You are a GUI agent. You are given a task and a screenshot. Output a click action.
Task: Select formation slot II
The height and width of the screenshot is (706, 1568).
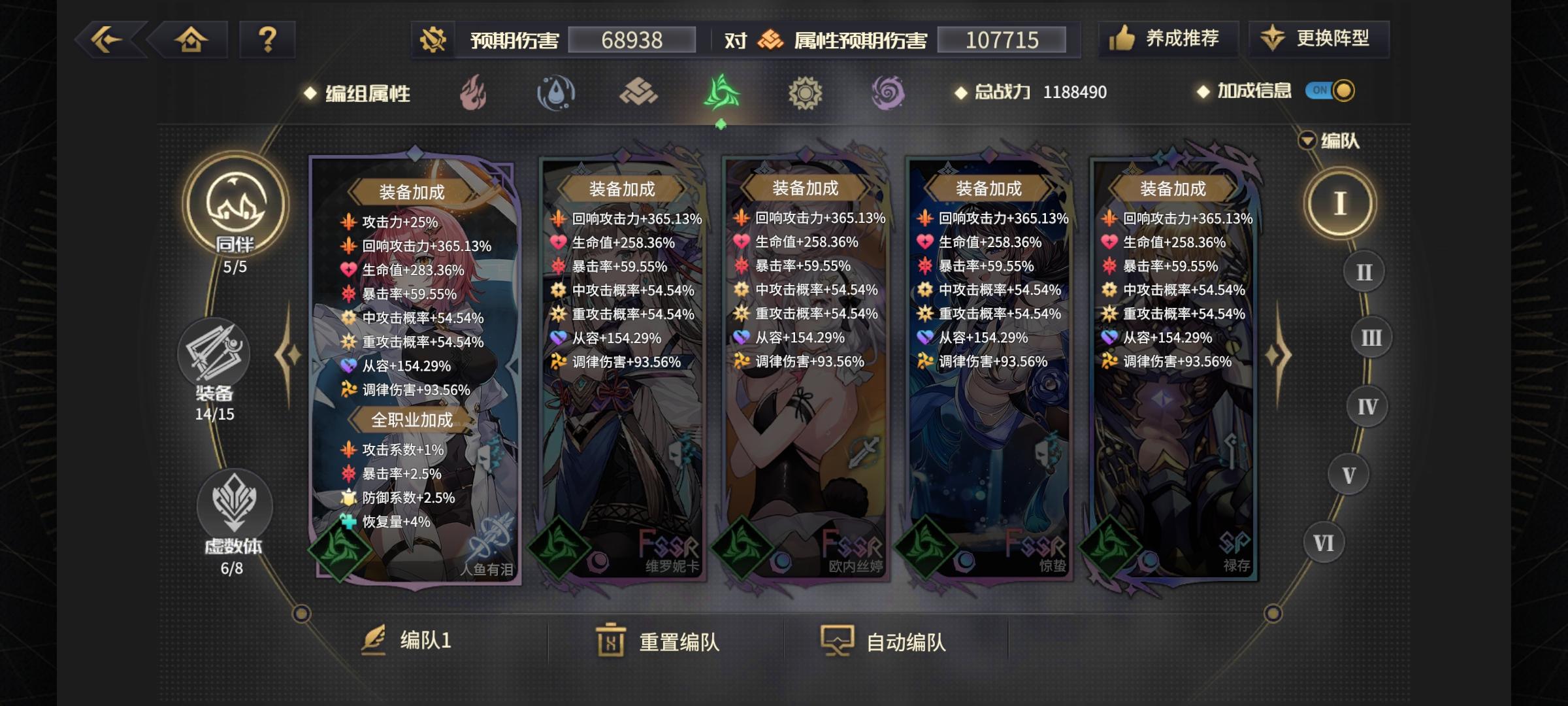(x=1363, y=270)
